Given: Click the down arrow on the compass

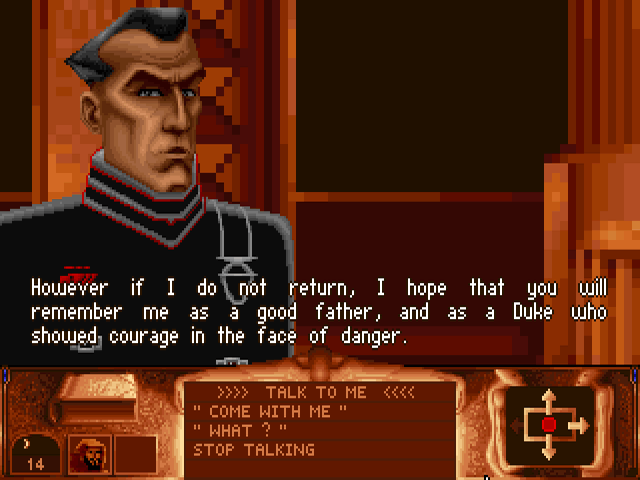Looking at the screenshot, I should [548, 450].
